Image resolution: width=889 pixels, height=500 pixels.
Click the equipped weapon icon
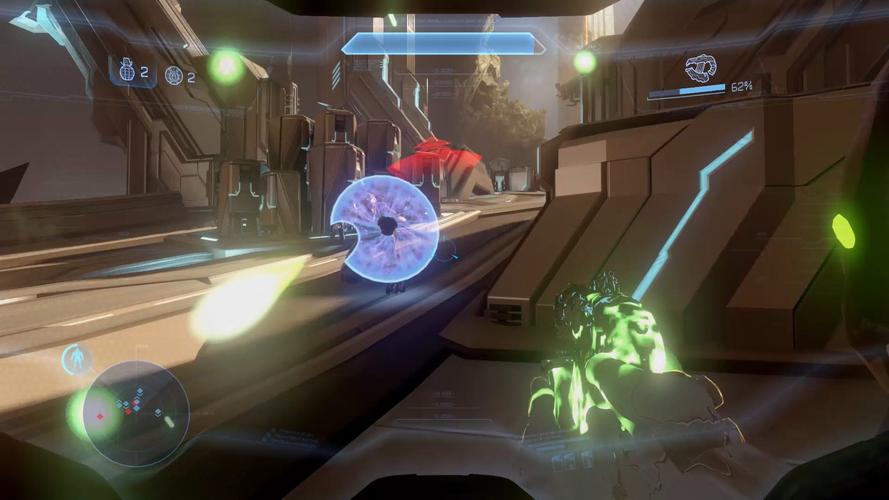(700, 68)
